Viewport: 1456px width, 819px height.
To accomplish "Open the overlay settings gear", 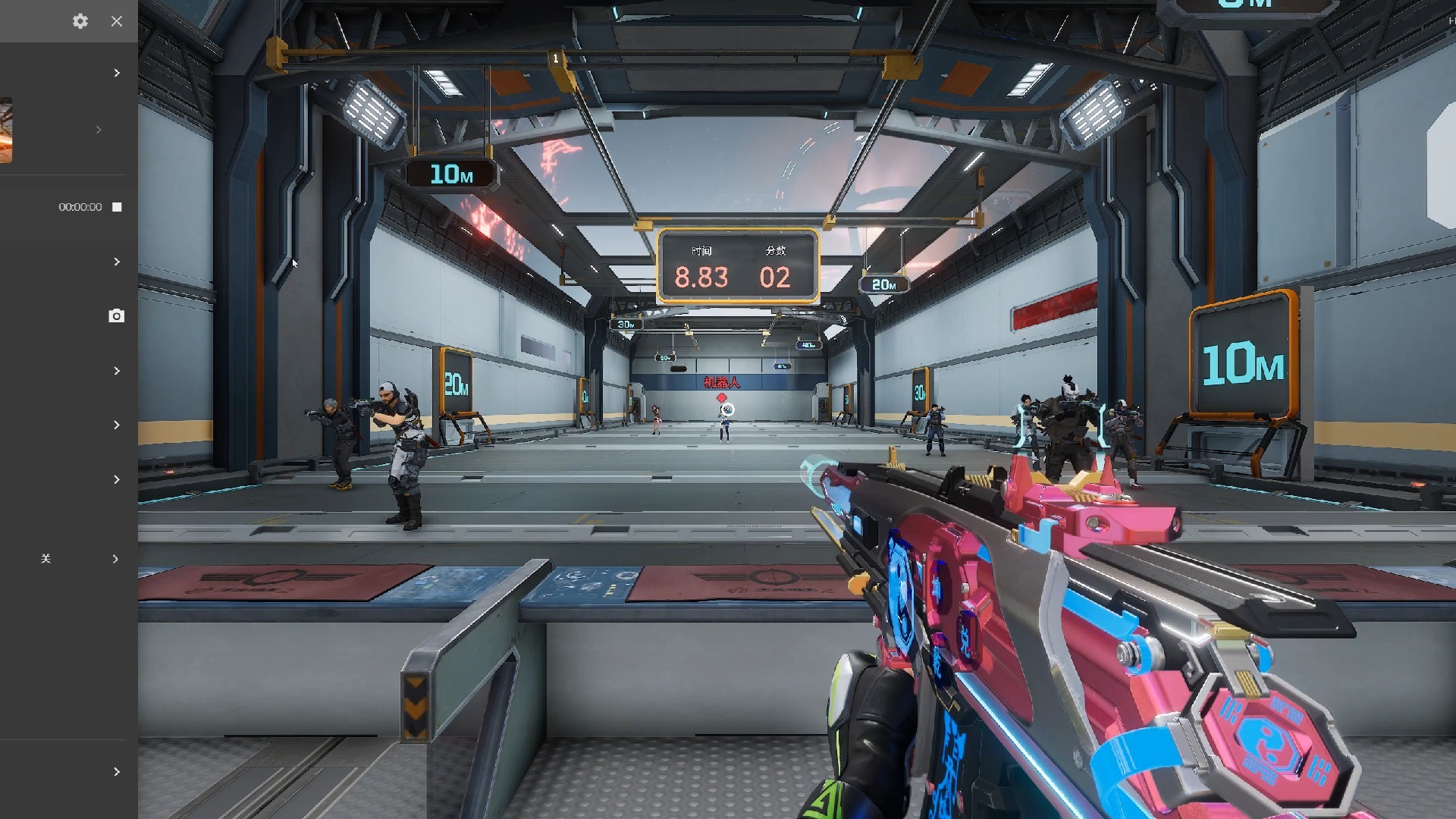I will click(80, 21).
